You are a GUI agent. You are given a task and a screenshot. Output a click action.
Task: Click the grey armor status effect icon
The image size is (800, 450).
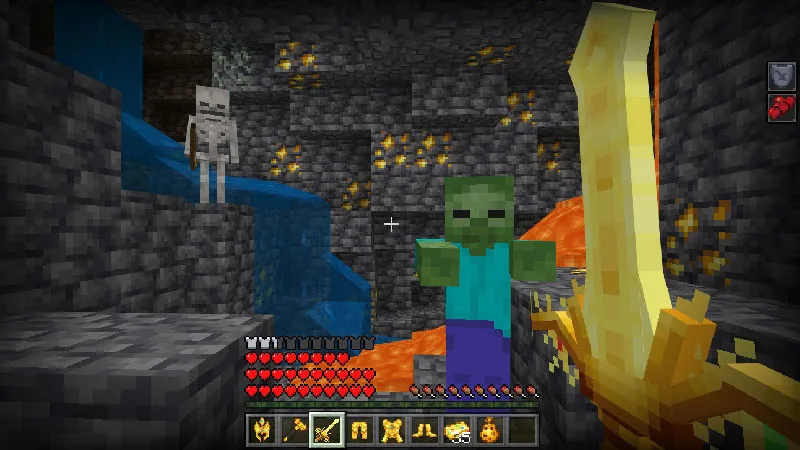pyautogui.click(x=781, y=76)
